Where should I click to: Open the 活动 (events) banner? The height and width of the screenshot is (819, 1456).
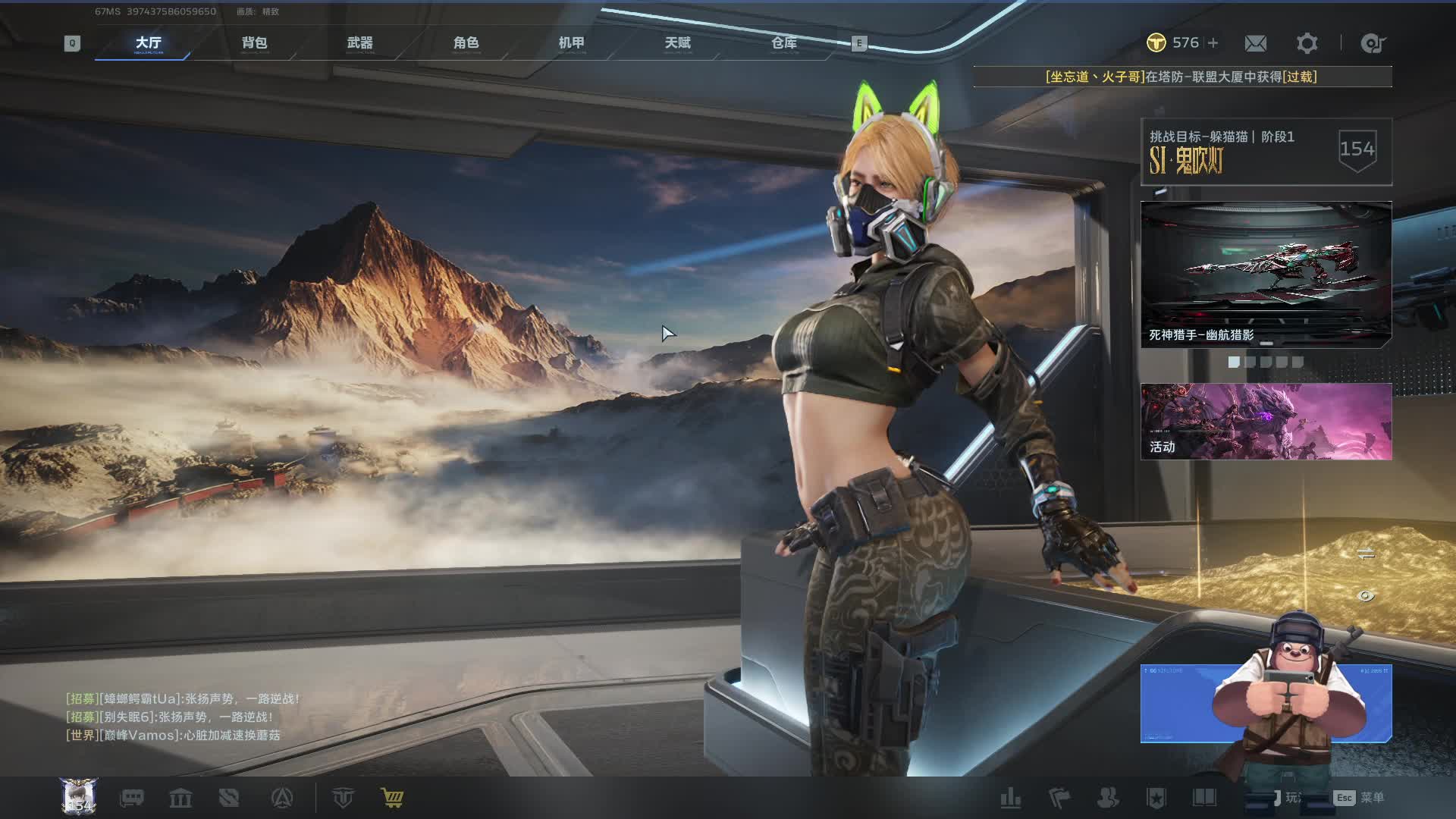1266,421
